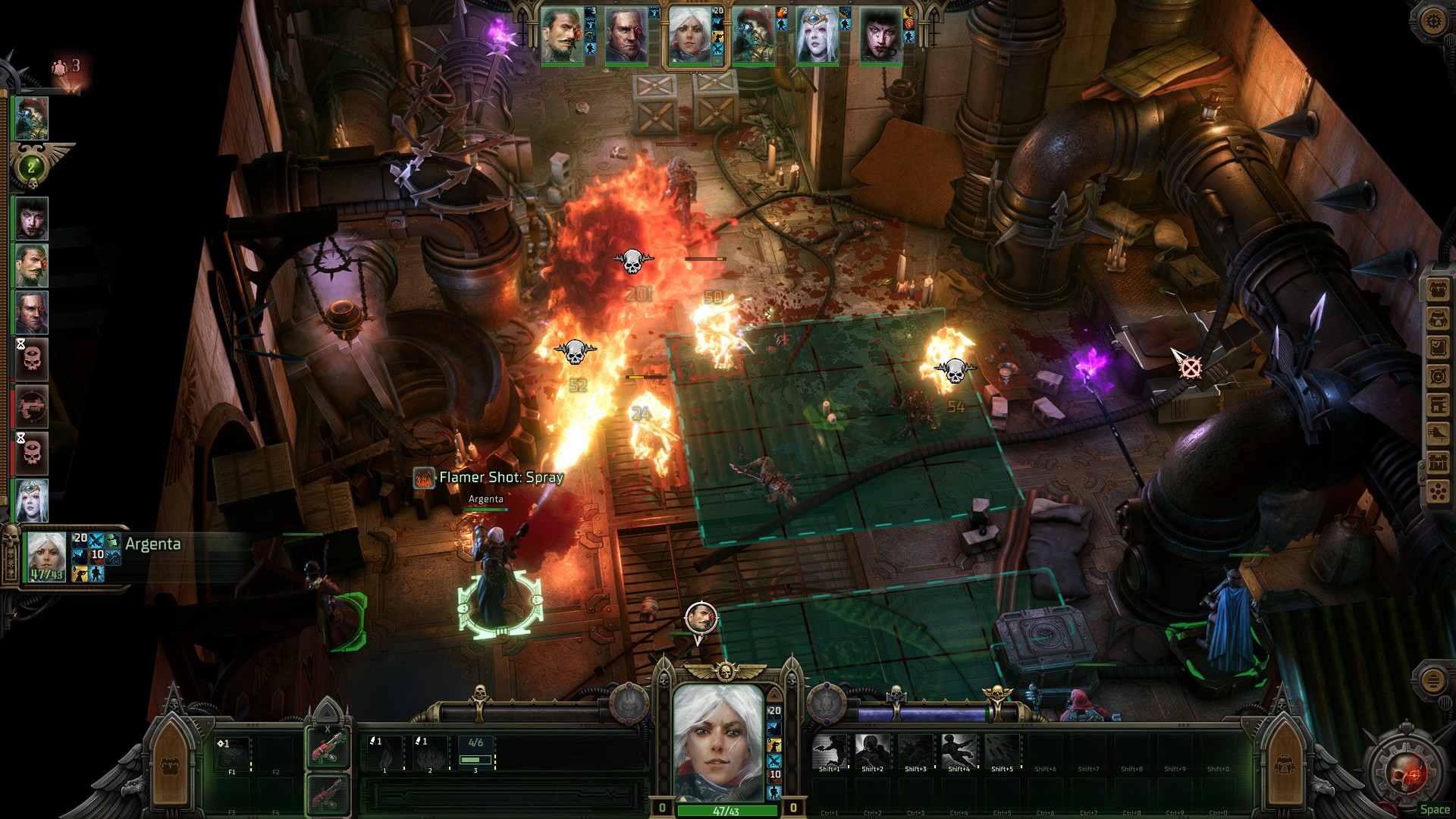Viewport: 1456px width, 819px height.
Task: Open the chest icon at top of side menu
Action: tap(1438, 289)
